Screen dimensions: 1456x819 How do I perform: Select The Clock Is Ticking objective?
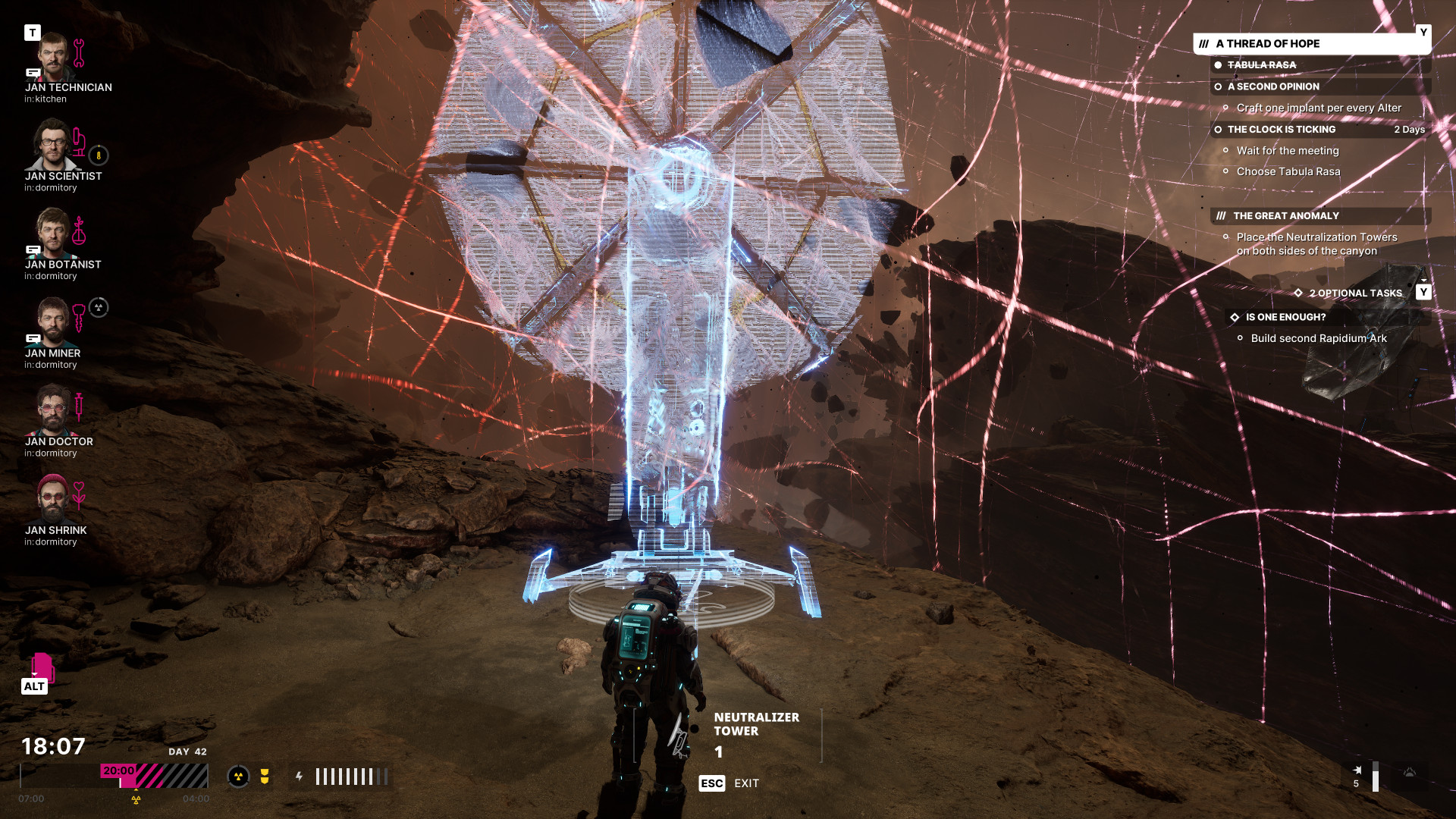click(x=1281, y=130)
